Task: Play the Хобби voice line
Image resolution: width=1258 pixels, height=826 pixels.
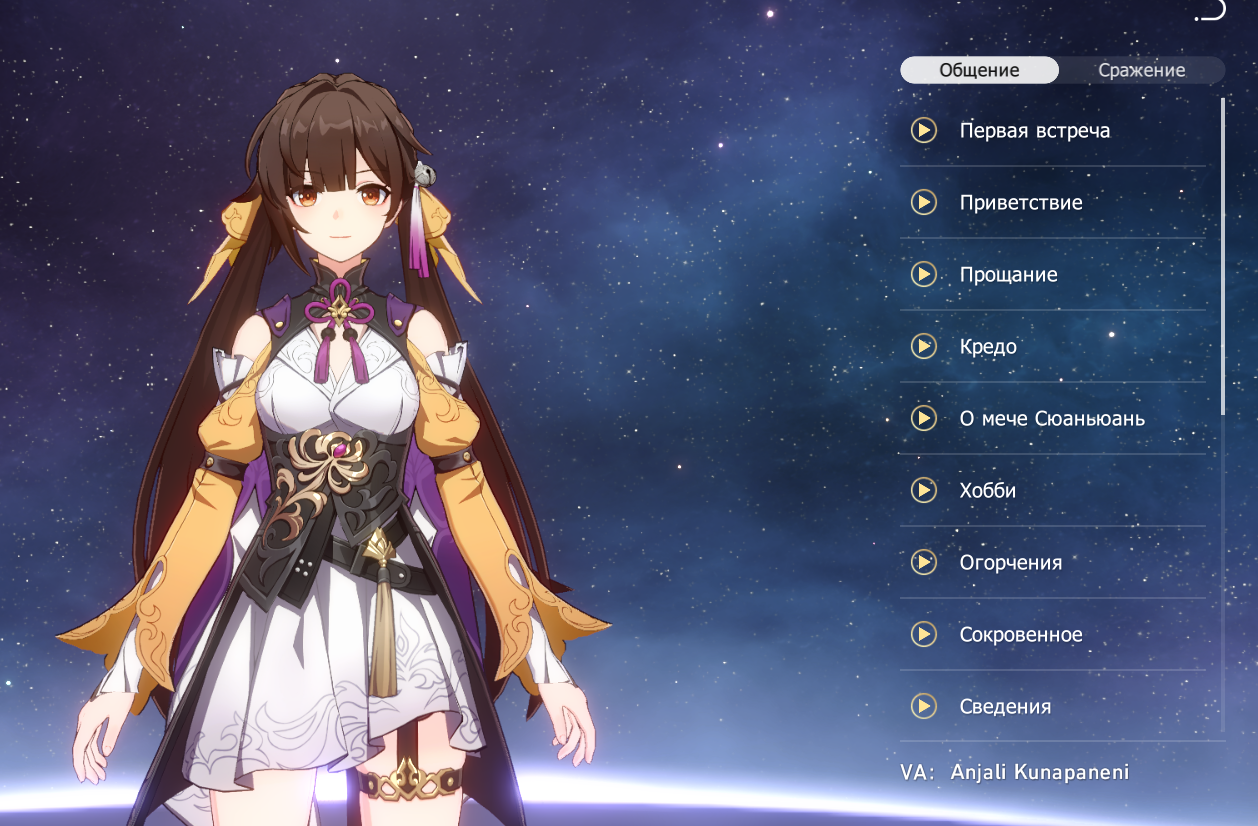Action: (923, 491)
